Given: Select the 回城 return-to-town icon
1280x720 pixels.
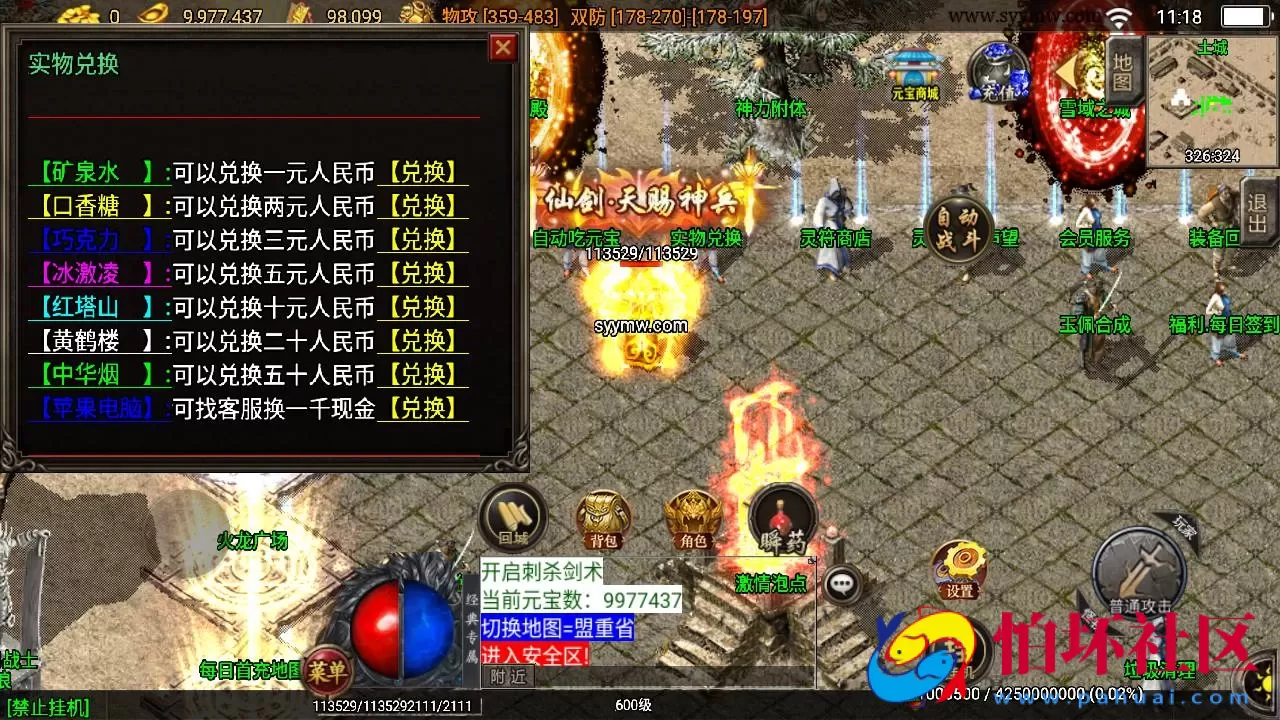Looking at the screenshot, I should [512, 518].
